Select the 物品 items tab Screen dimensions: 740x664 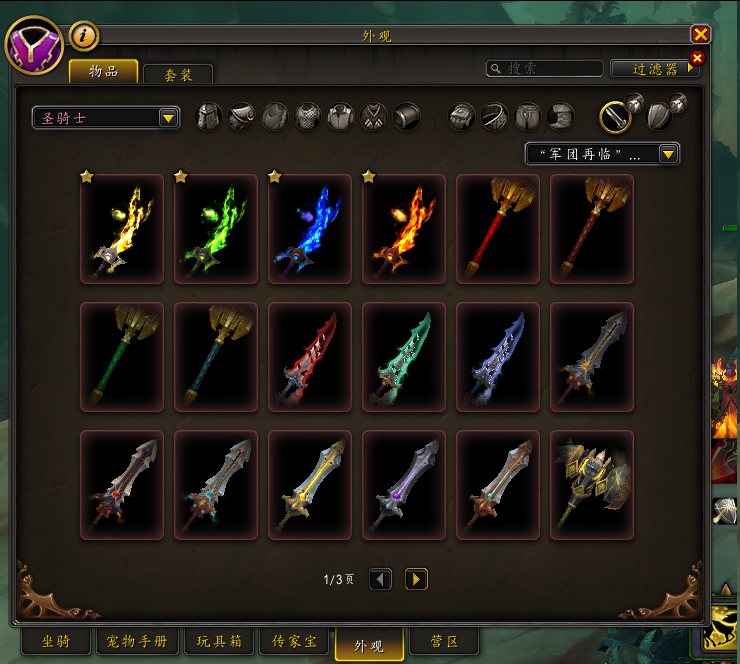tap(103, 71)
